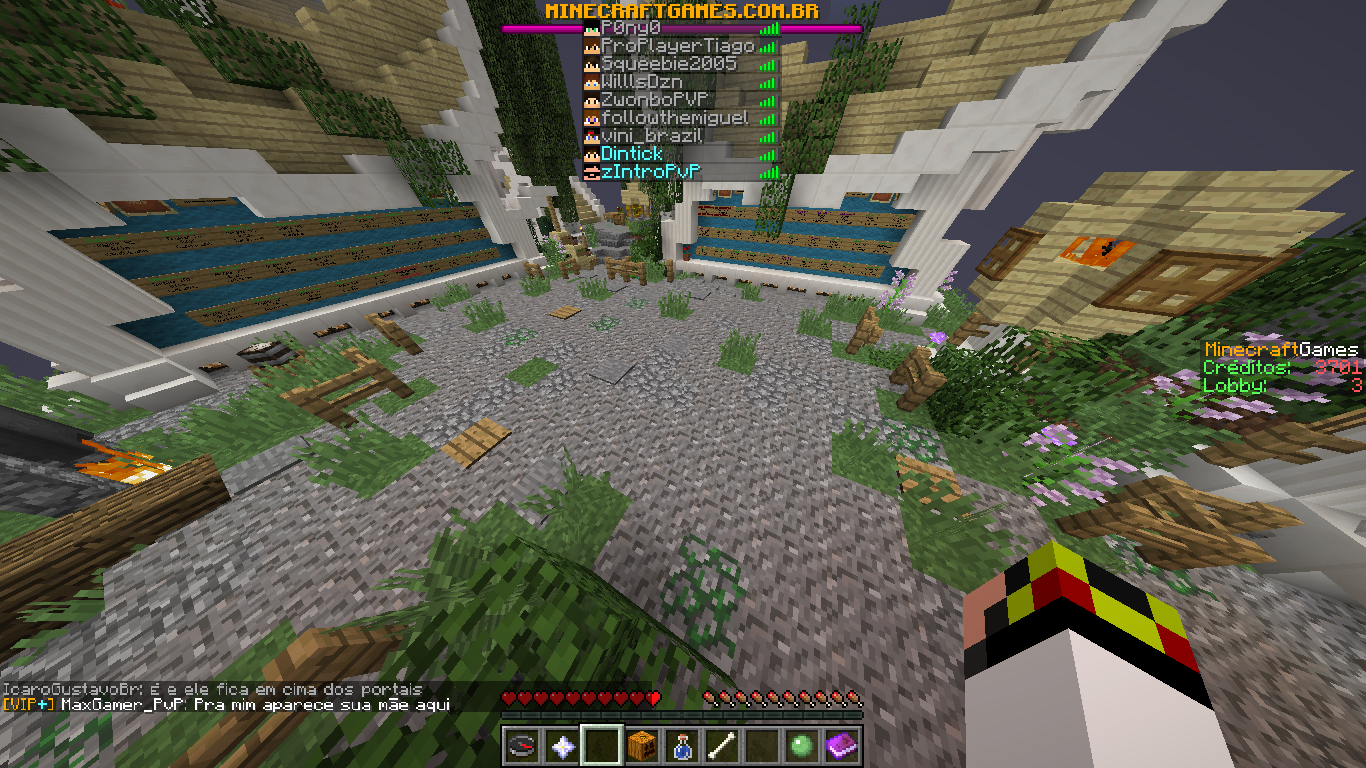Select the slimeball hotbar slot

[802, 746]
